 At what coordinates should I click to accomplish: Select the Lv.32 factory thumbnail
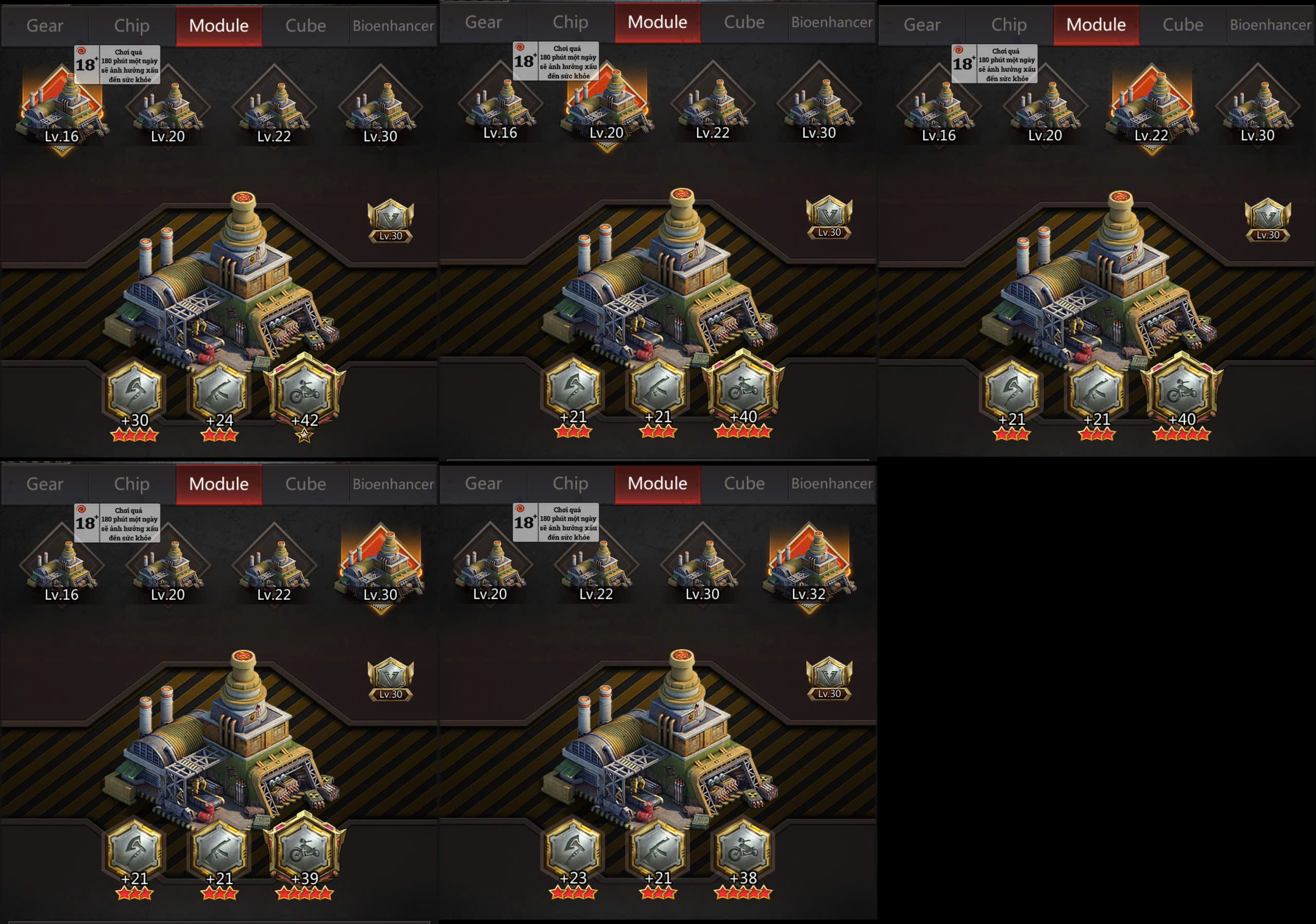[x=809, y=566]
